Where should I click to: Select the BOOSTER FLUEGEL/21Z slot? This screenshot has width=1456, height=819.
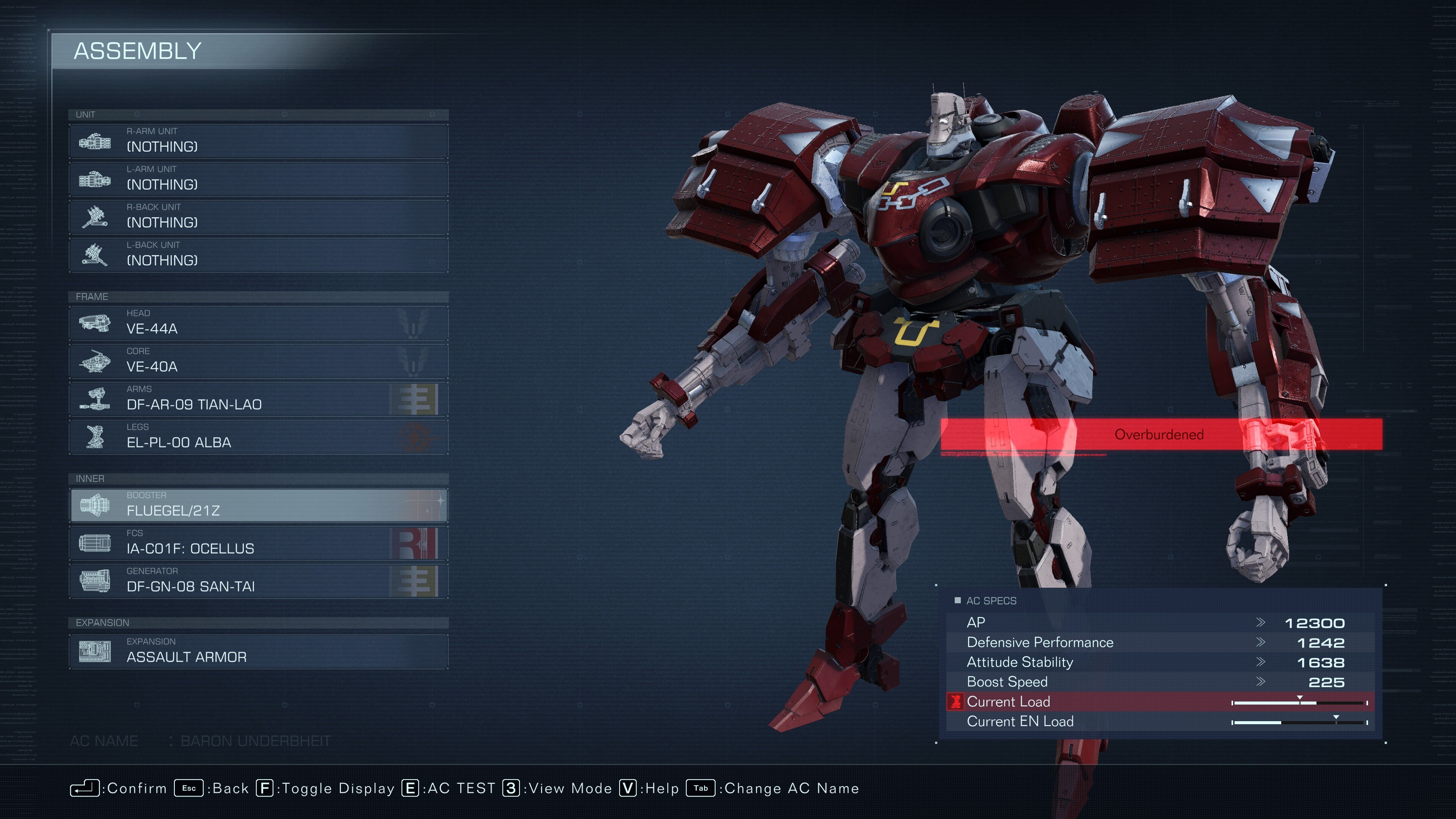click(x=258, y=505)
